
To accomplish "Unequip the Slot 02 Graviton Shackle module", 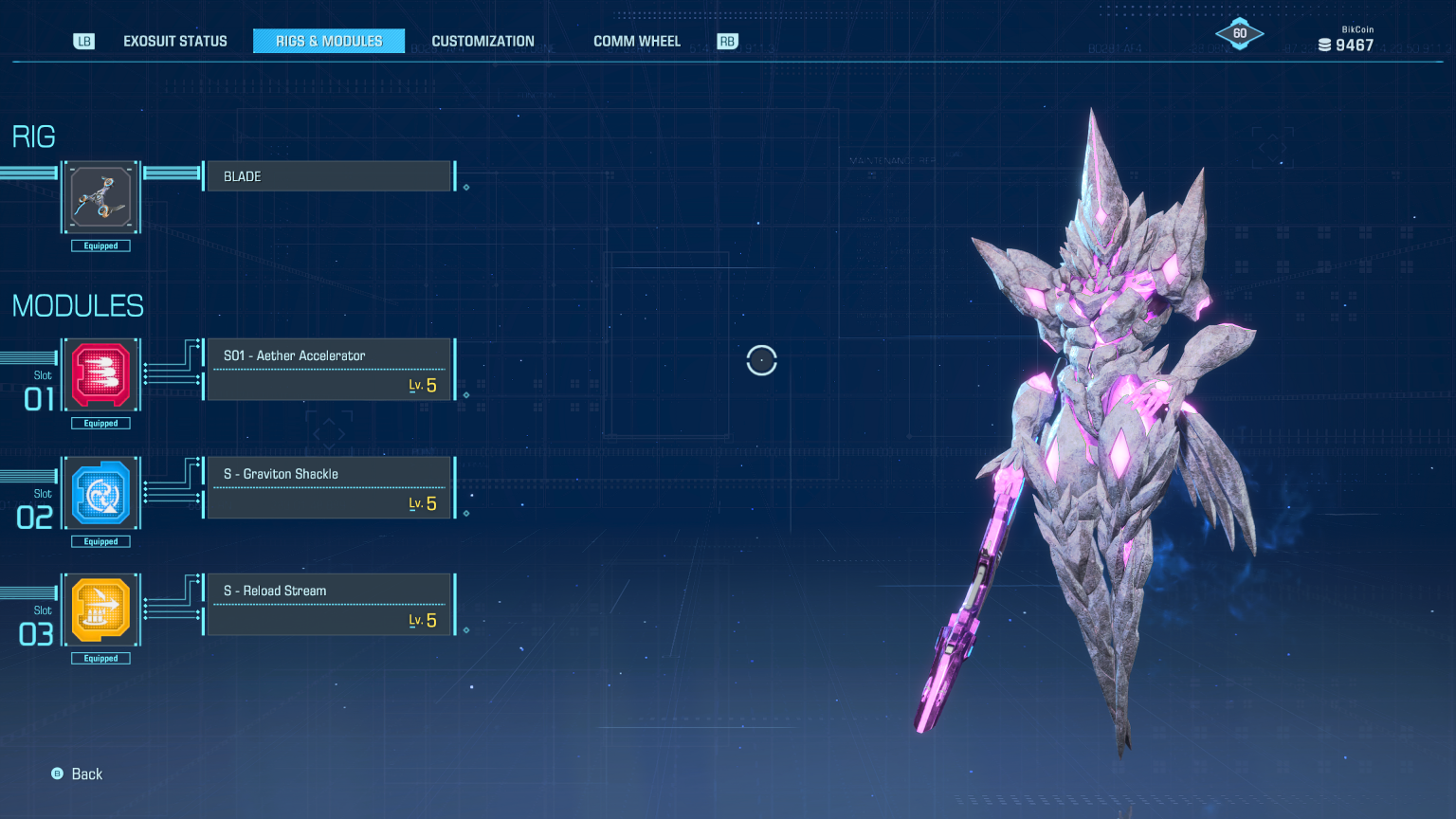I will coord(100,540).
